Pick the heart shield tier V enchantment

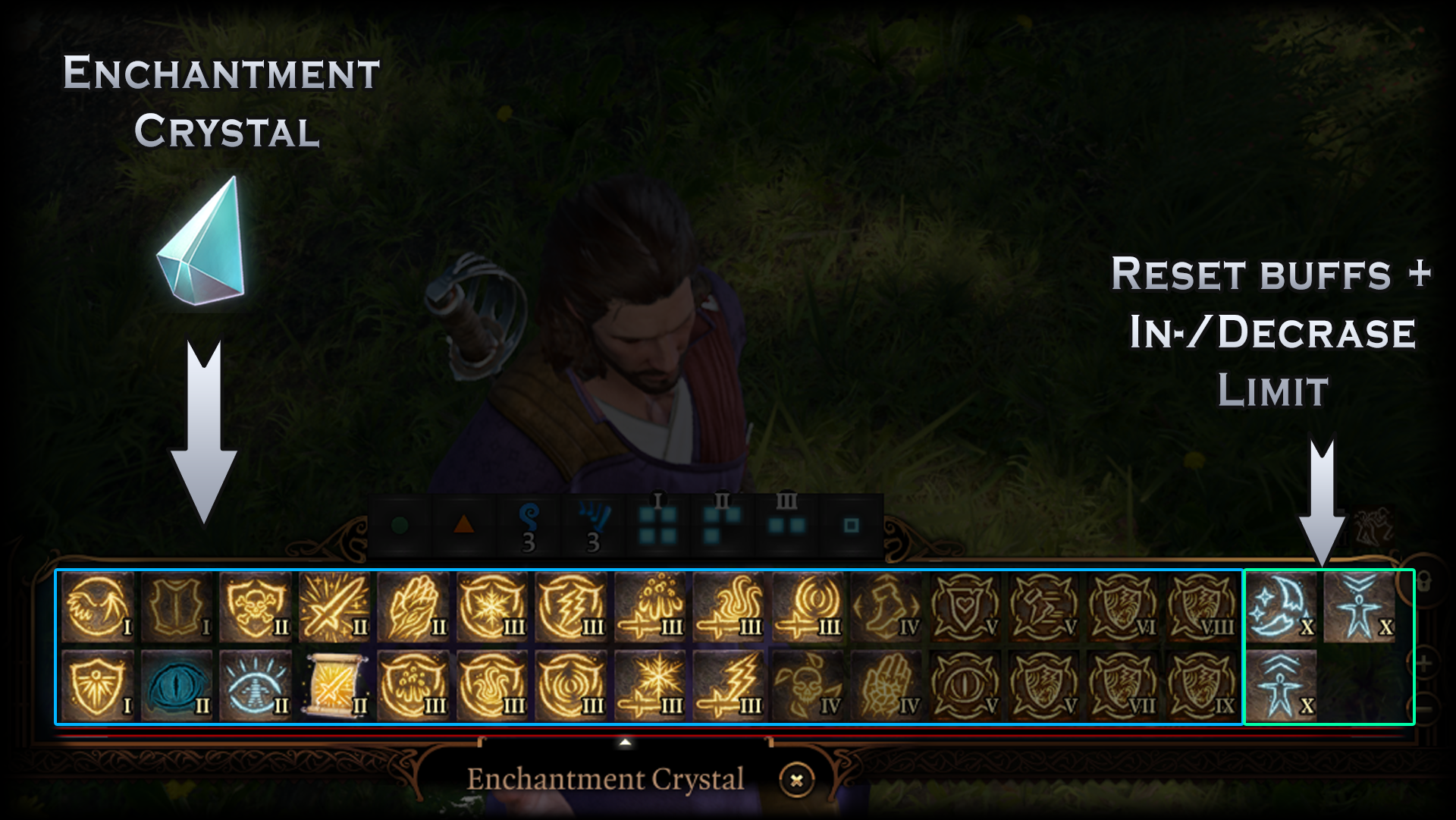tap(965, 607)
